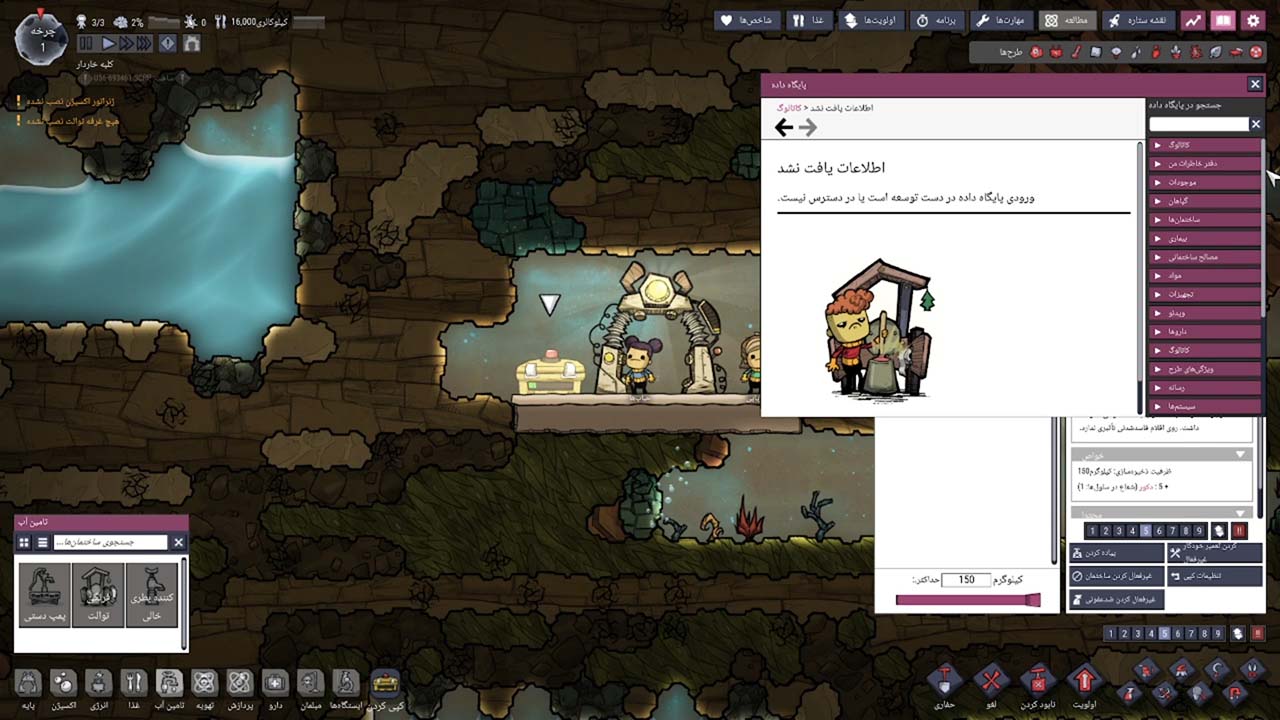Pause the game with the pause control

(x=84, y=43)
